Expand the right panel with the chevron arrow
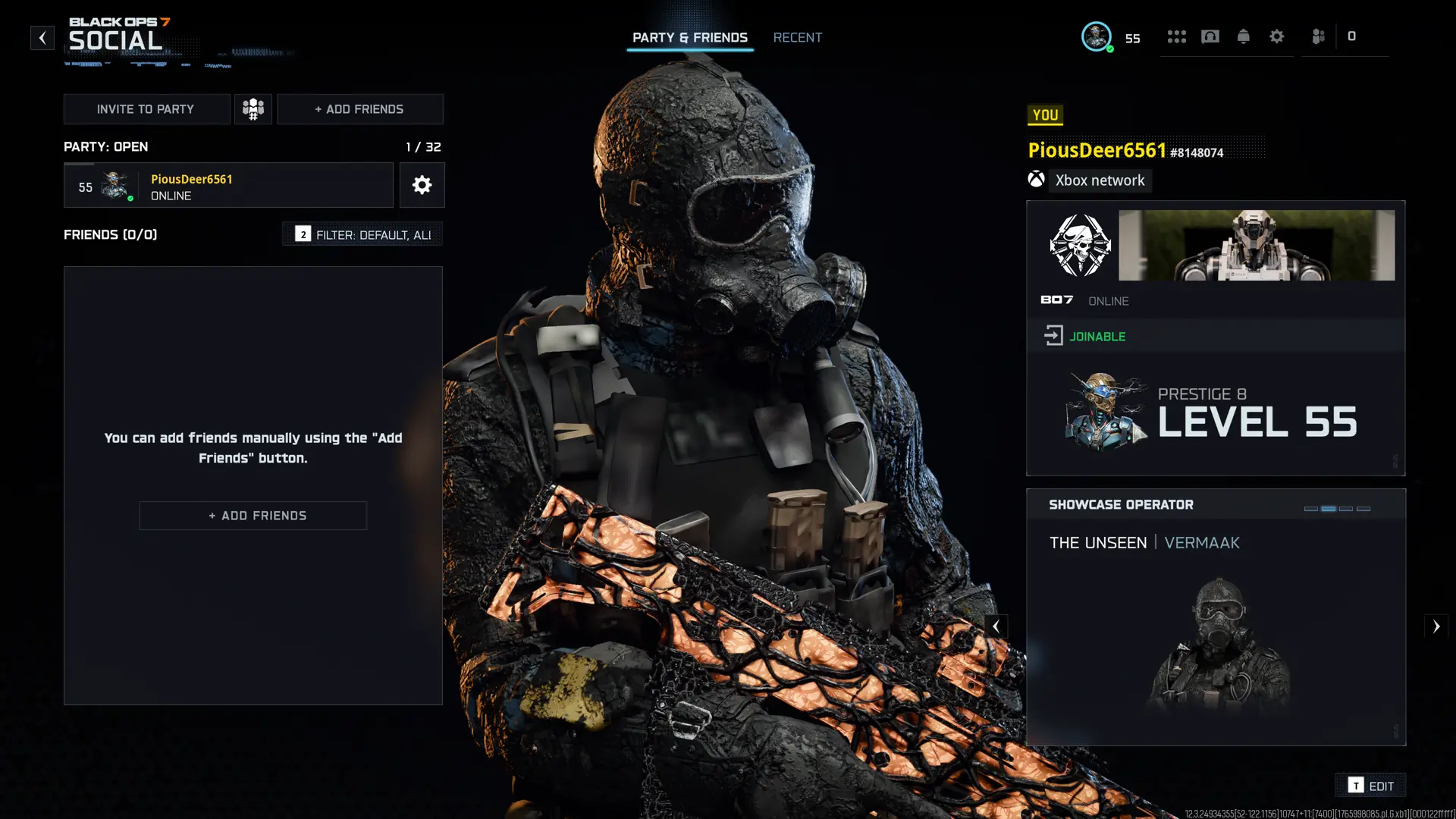This screenshot has width=1456, height=819. (1437, 626)
